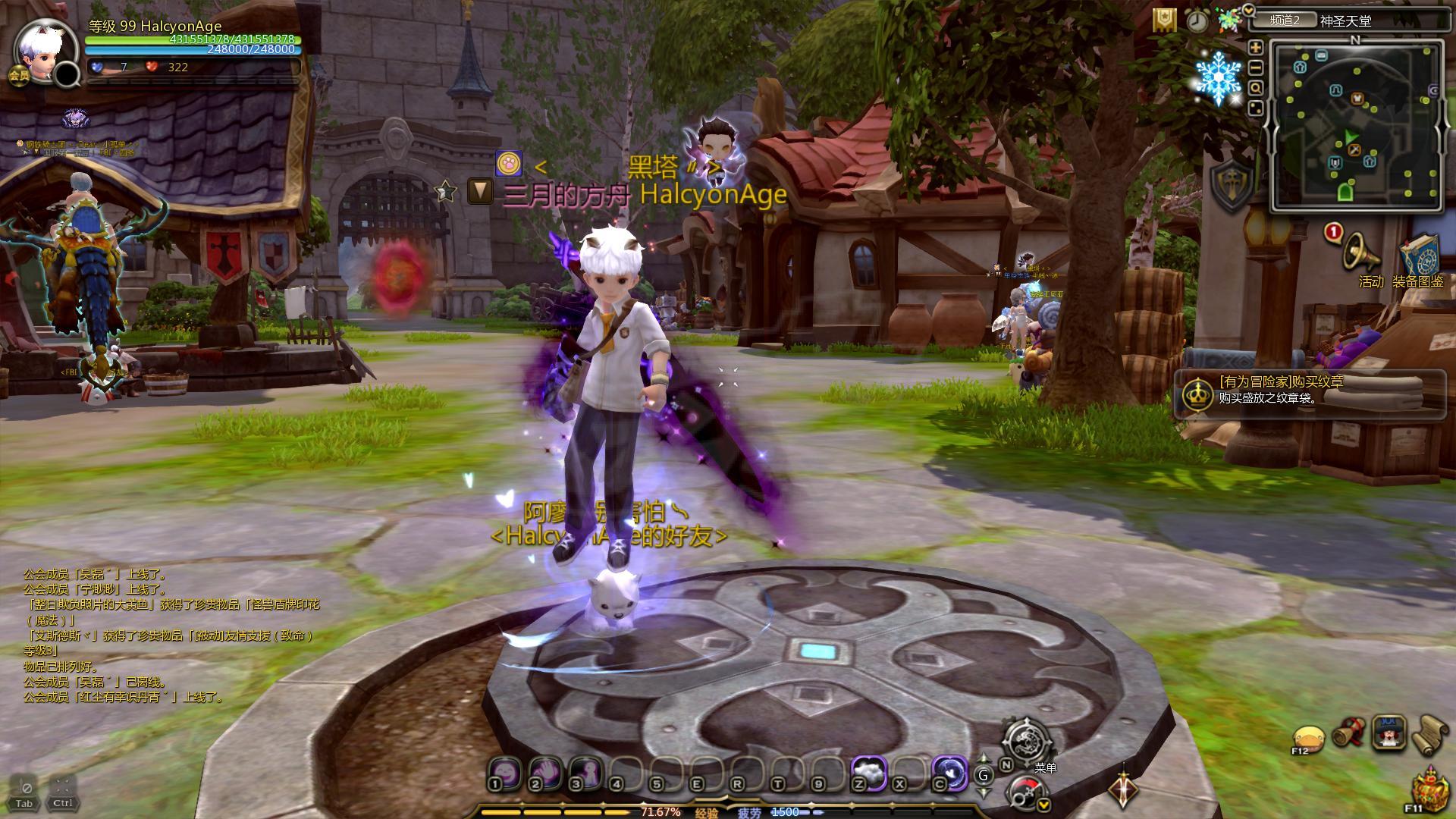Open the hat-wearing character portrait icon

tap(1389, 733)
